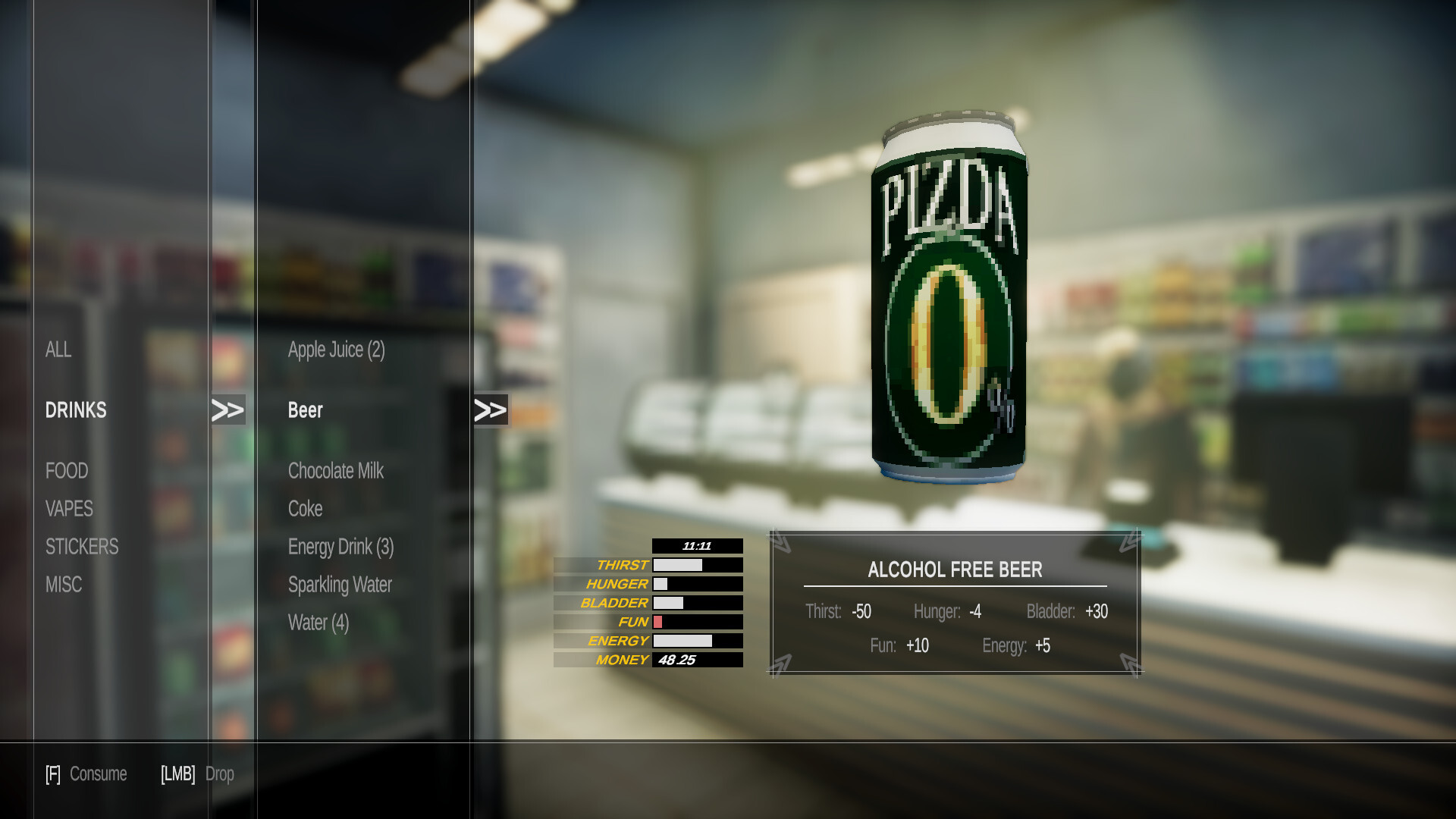Screen dimensions: 1456x819
Task: Select the DRINKS category
Action: (x=76, y=410)
